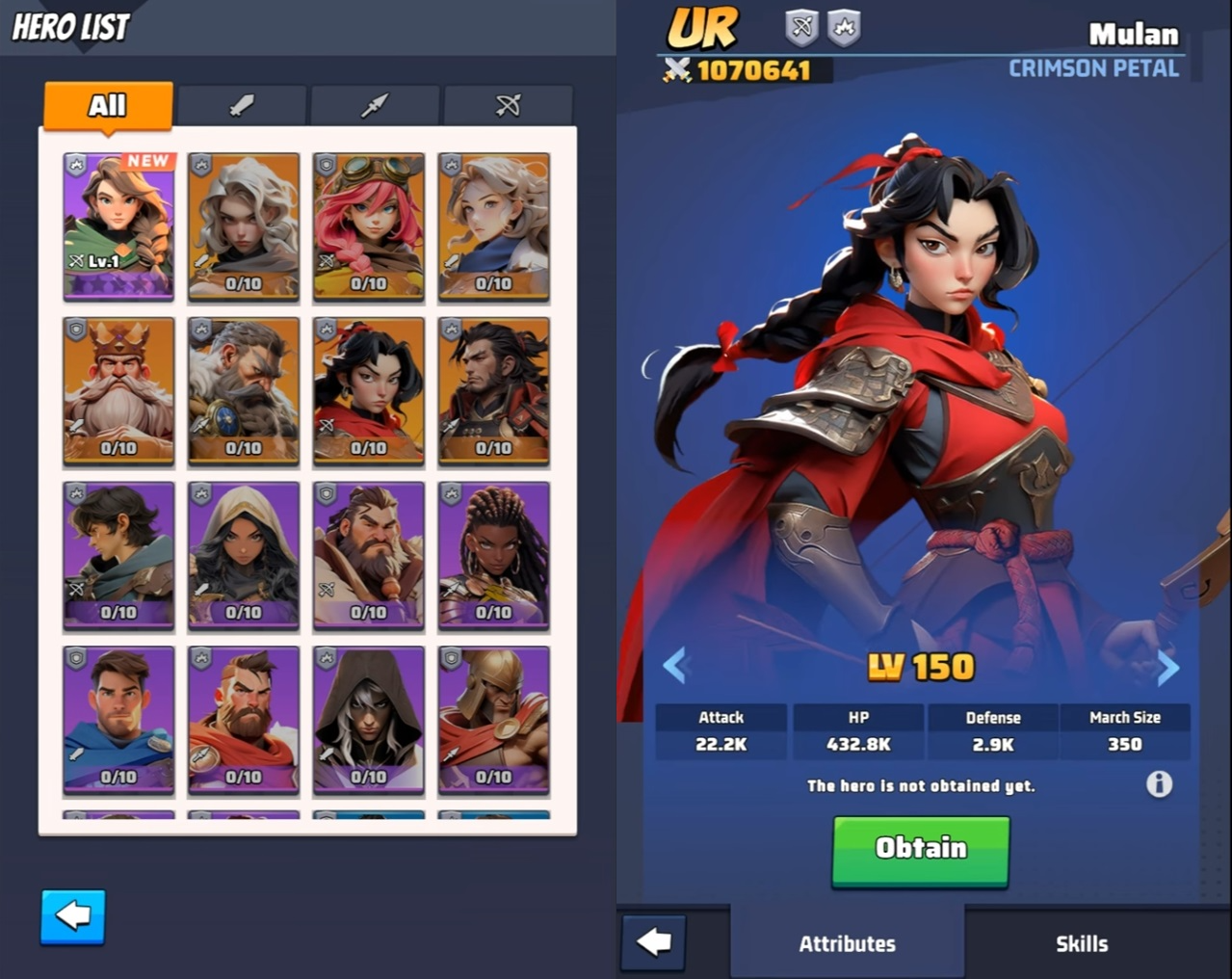Open the sword hero filter tab

coord(242,105)
